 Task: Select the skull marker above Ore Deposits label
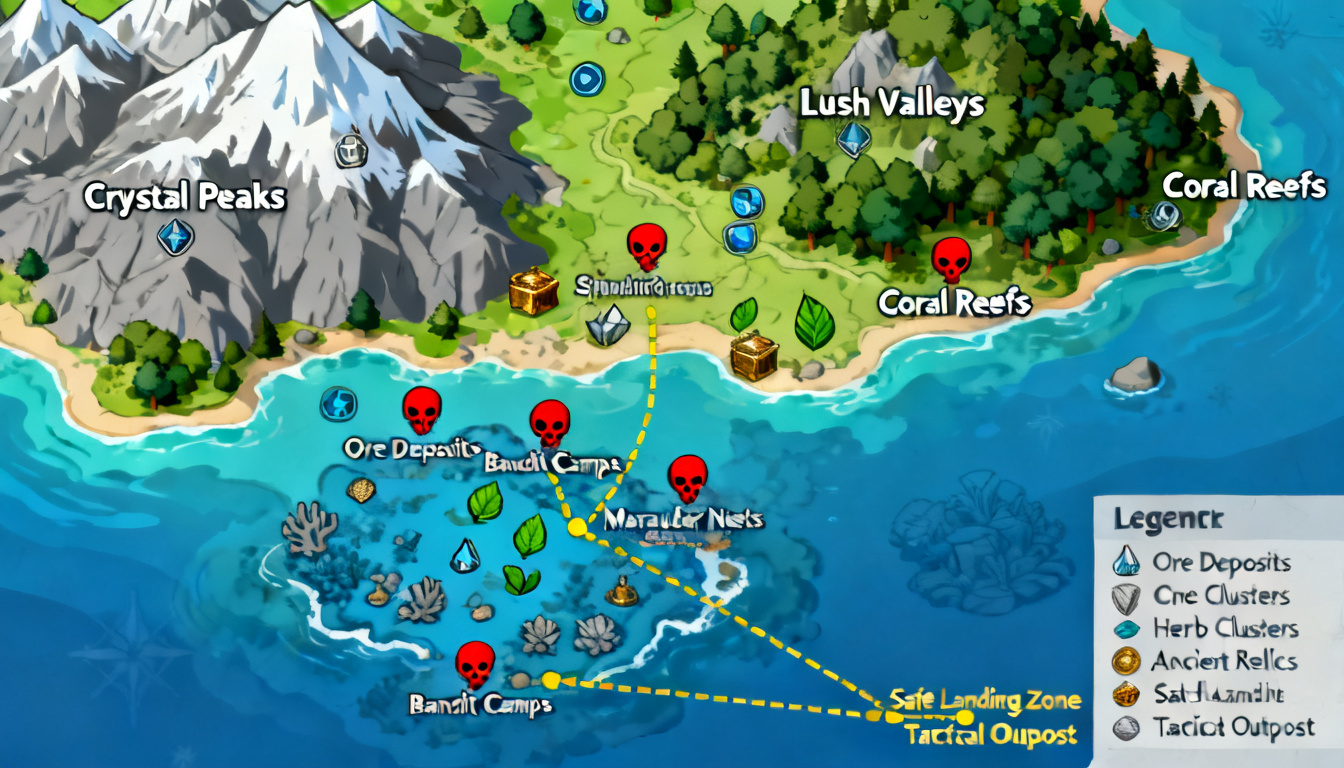click(422, 409)
